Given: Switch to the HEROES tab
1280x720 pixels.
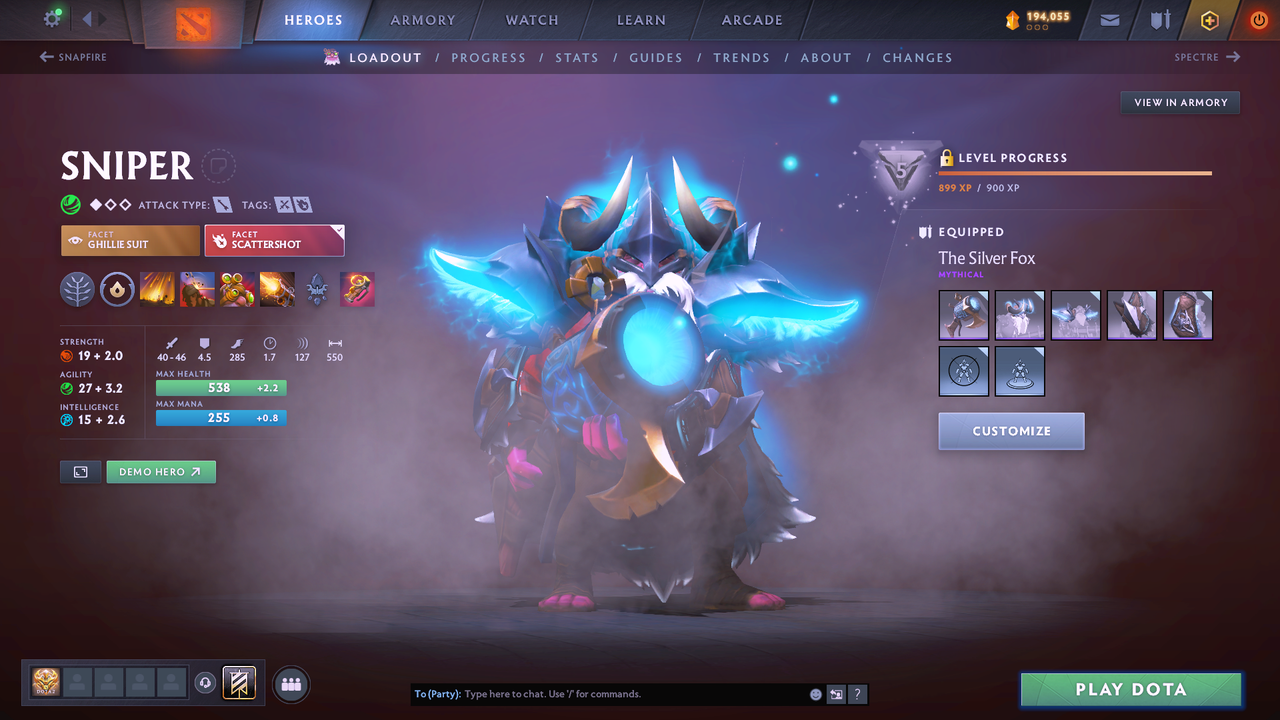Looking at the screenshot, I should (x=313, y=20).
